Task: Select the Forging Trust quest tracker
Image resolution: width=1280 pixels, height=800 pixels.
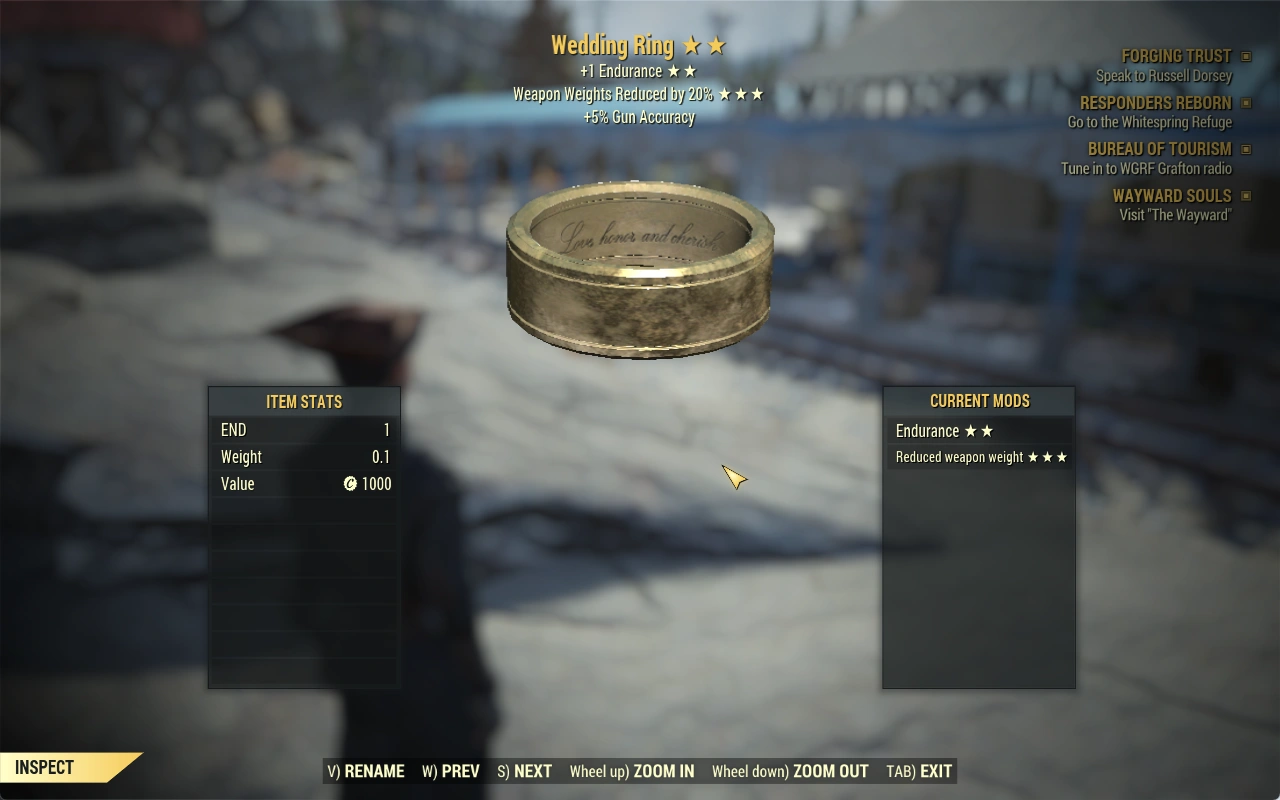Action: click(x=1176, y=57)
